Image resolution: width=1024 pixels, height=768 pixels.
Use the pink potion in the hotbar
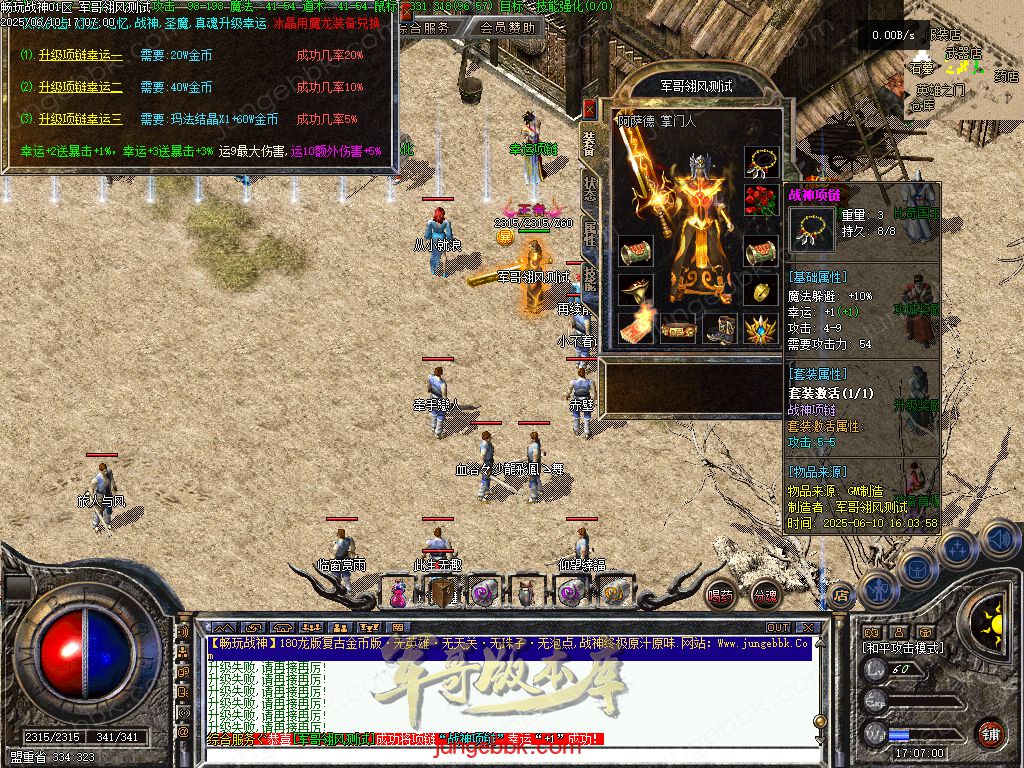(398, 594)
